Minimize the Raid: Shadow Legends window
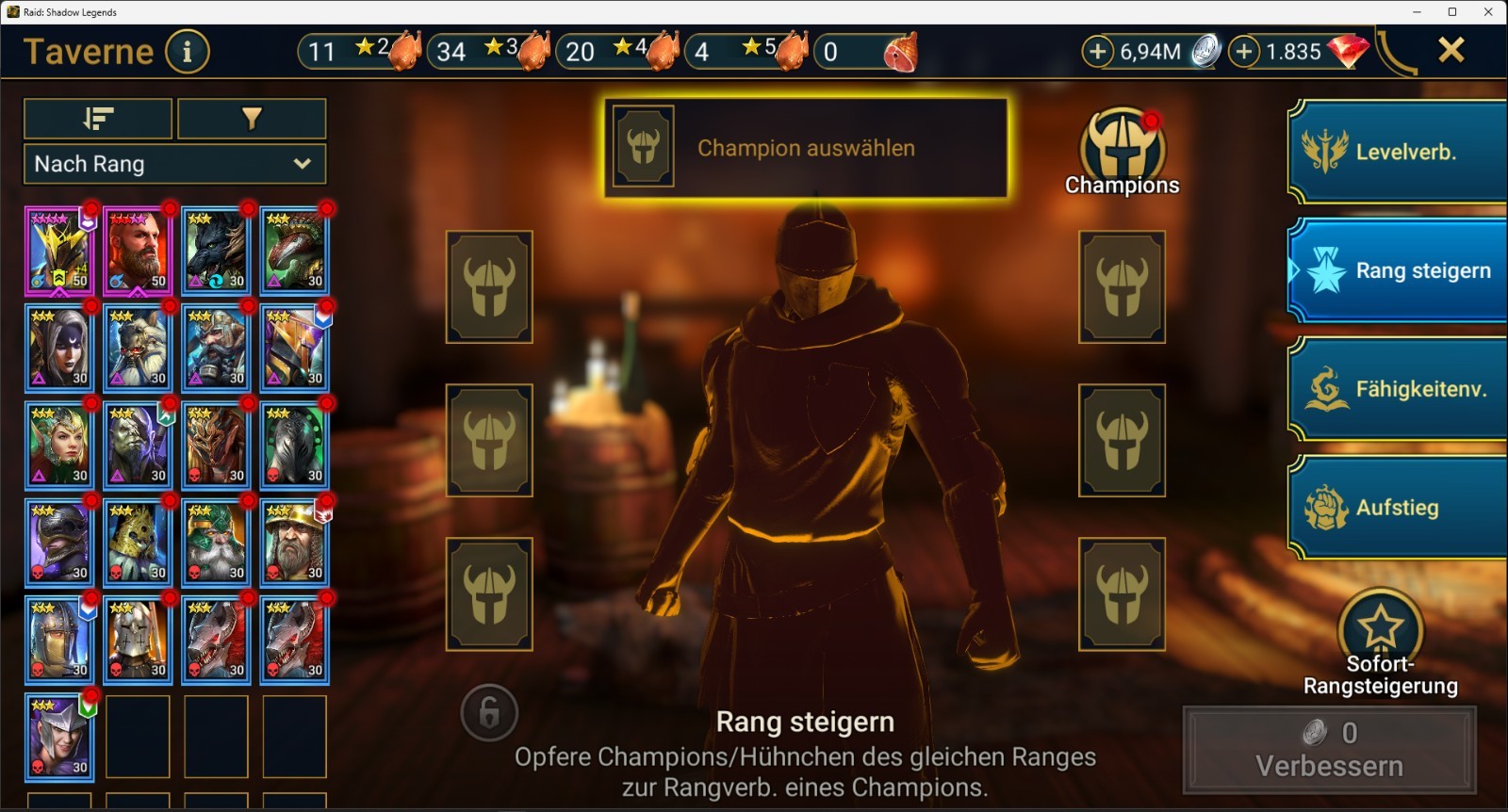 (1417, 12)
